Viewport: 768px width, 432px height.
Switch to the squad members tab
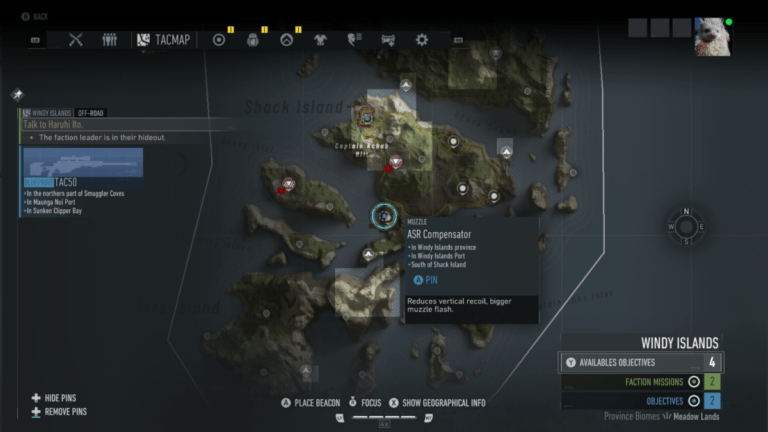click(109, 40)
